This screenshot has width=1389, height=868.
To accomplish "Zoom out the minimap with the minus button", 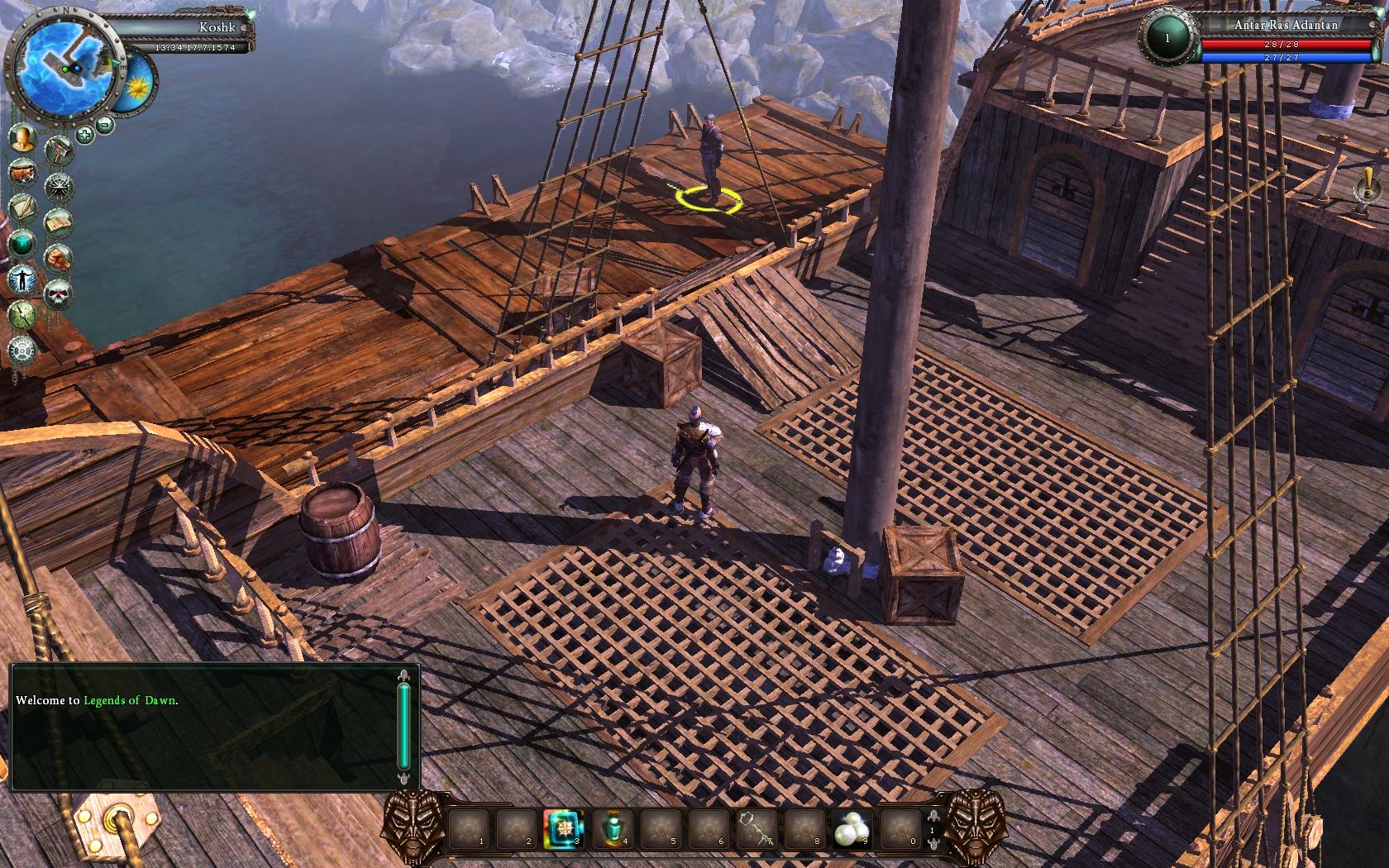I will click(x=105, y=125).
